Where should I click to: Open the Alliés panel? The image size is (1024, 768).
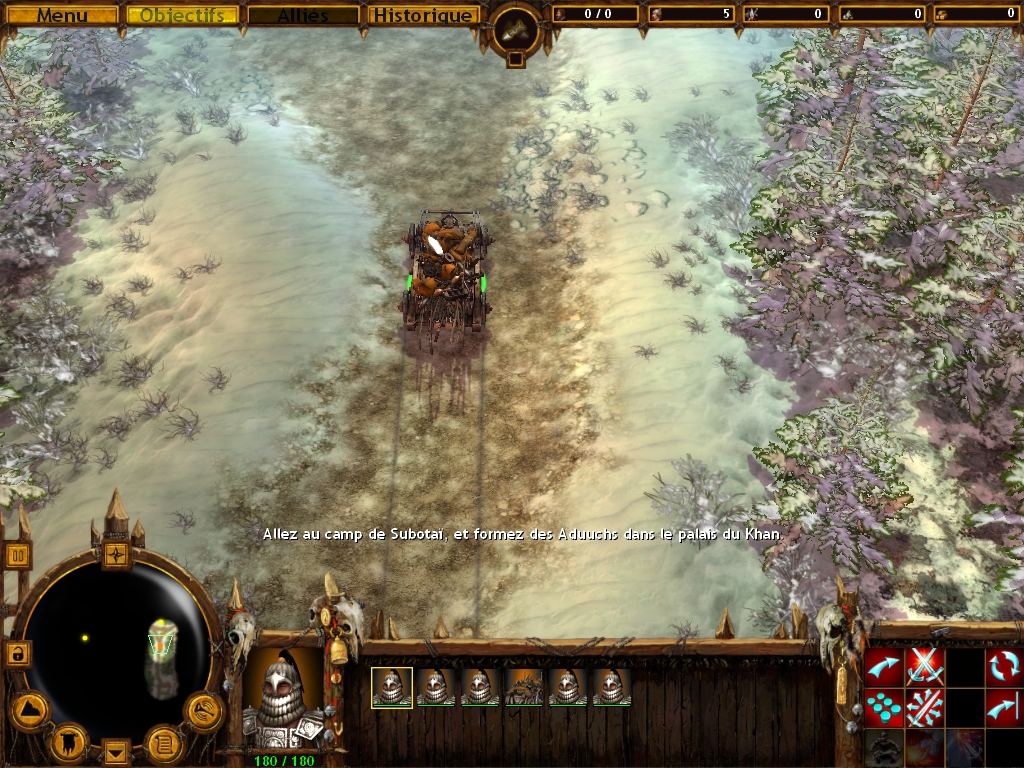click(303, 15)
